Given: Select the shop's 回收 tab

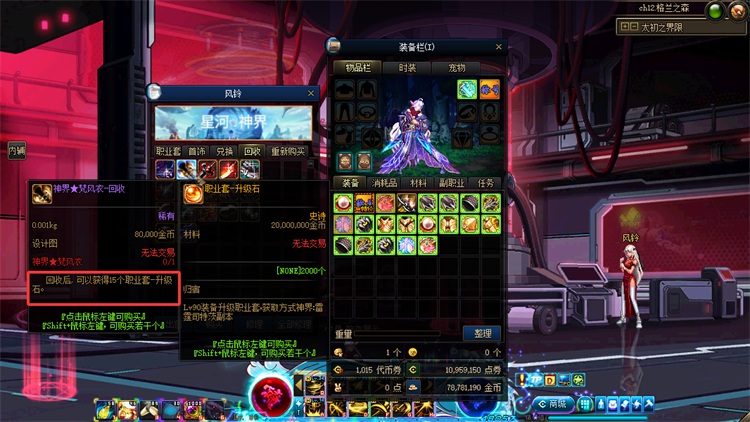Looking at the screenshot, I should (x=252, y=151).
